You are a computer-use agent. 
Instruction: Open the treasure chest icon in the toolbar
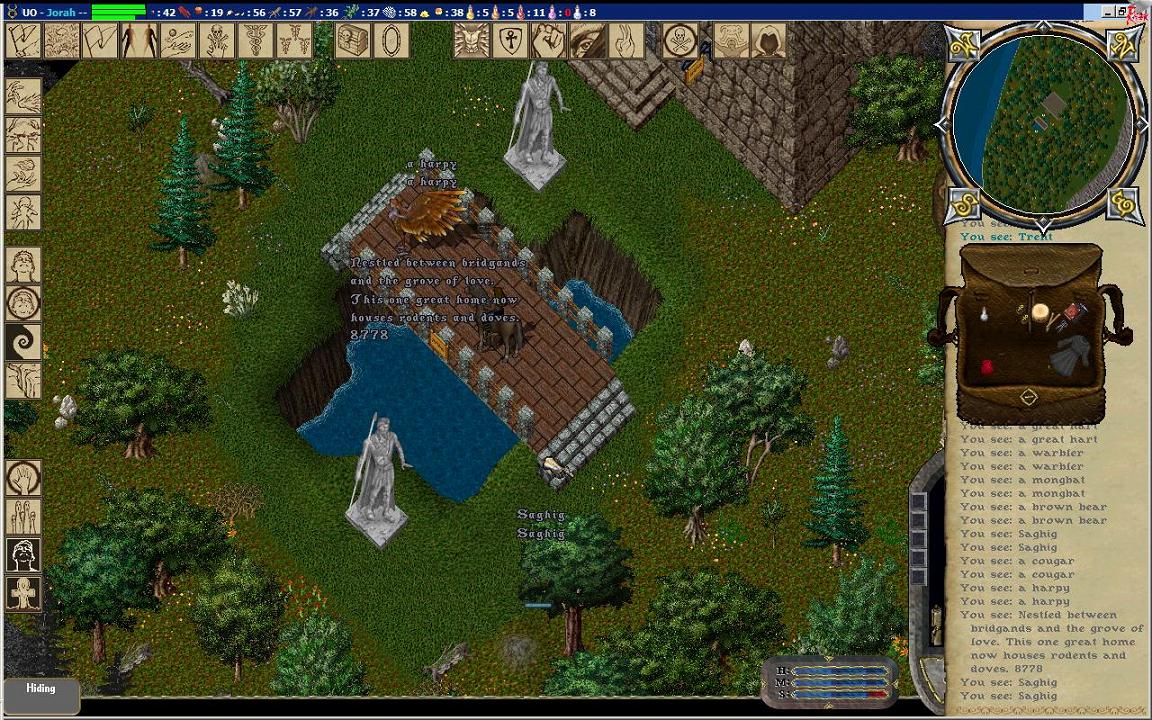pyautogui.click(x=353, y=41)
